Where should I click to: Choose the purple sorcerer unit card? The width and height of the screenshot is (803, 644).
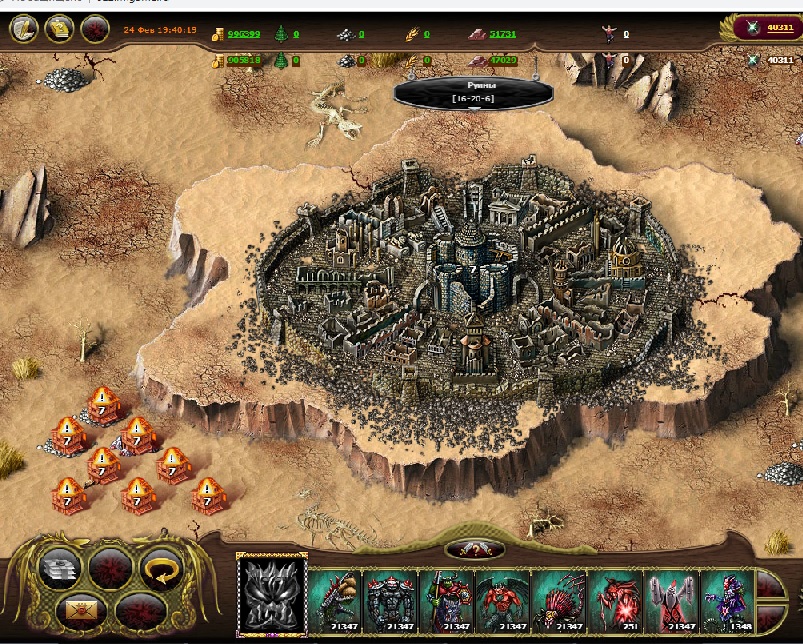[726, 598]
